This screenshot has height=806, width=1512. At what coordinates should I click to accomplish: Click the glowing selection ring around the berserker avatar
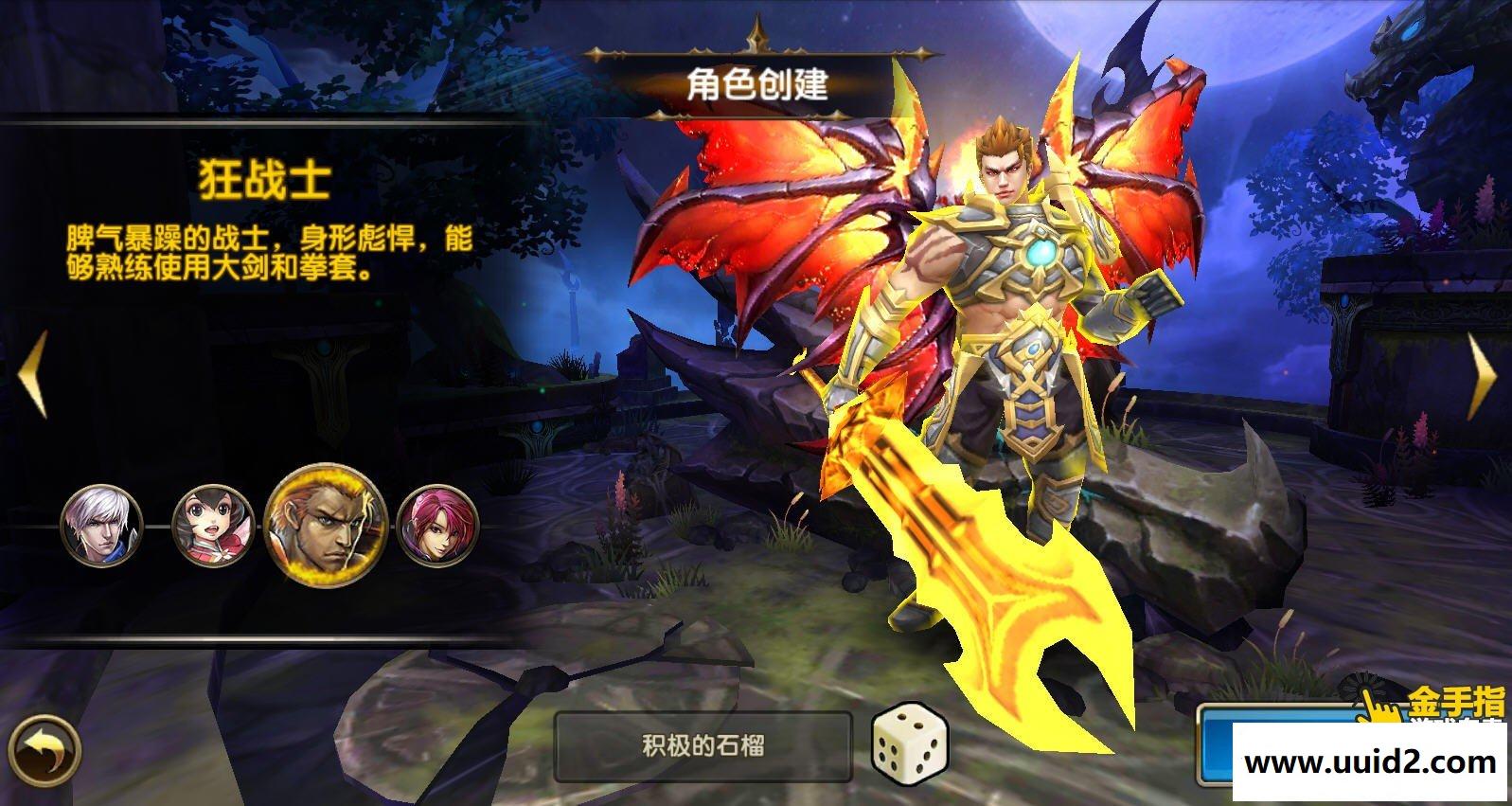click(327, 528)
